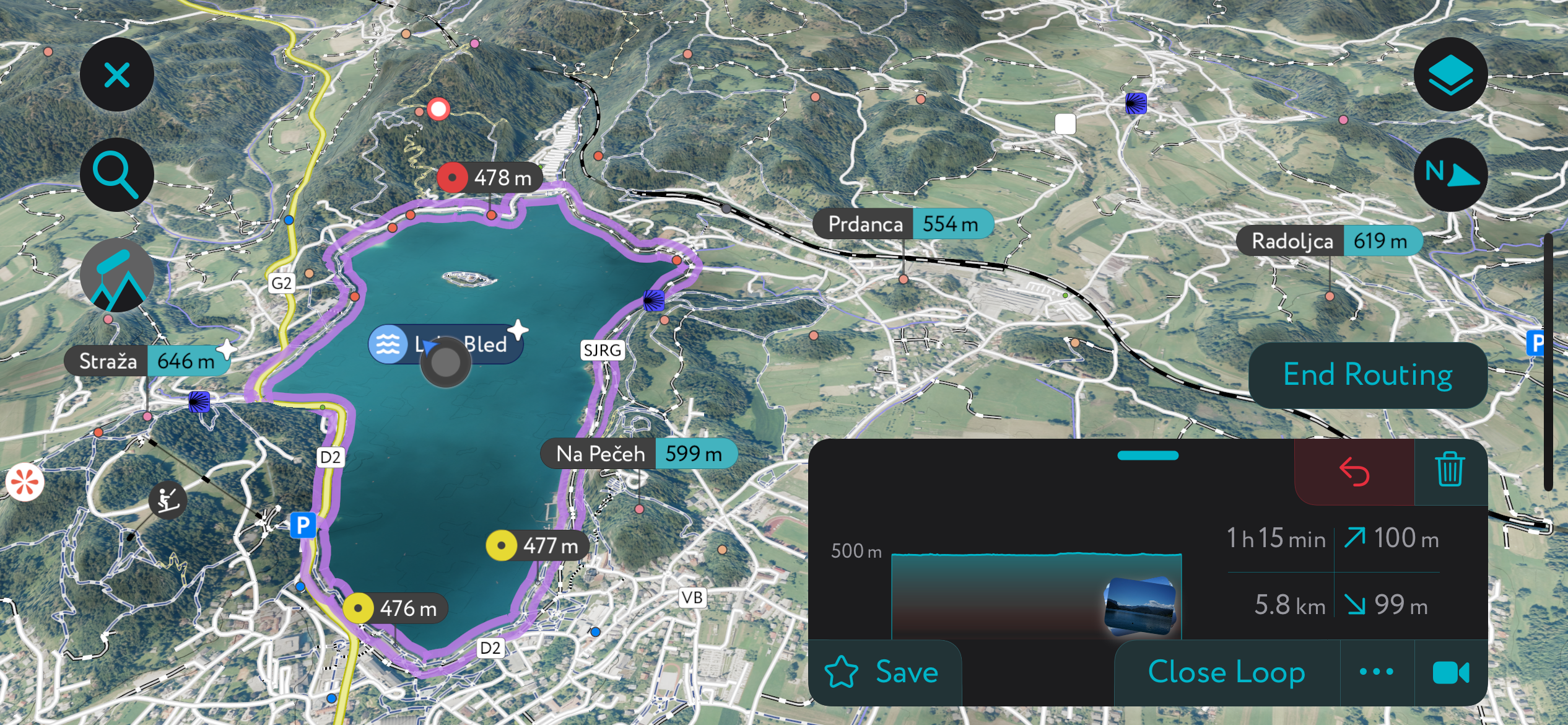
Task: Open the search magnifier button
Action: tap(116, 175)
